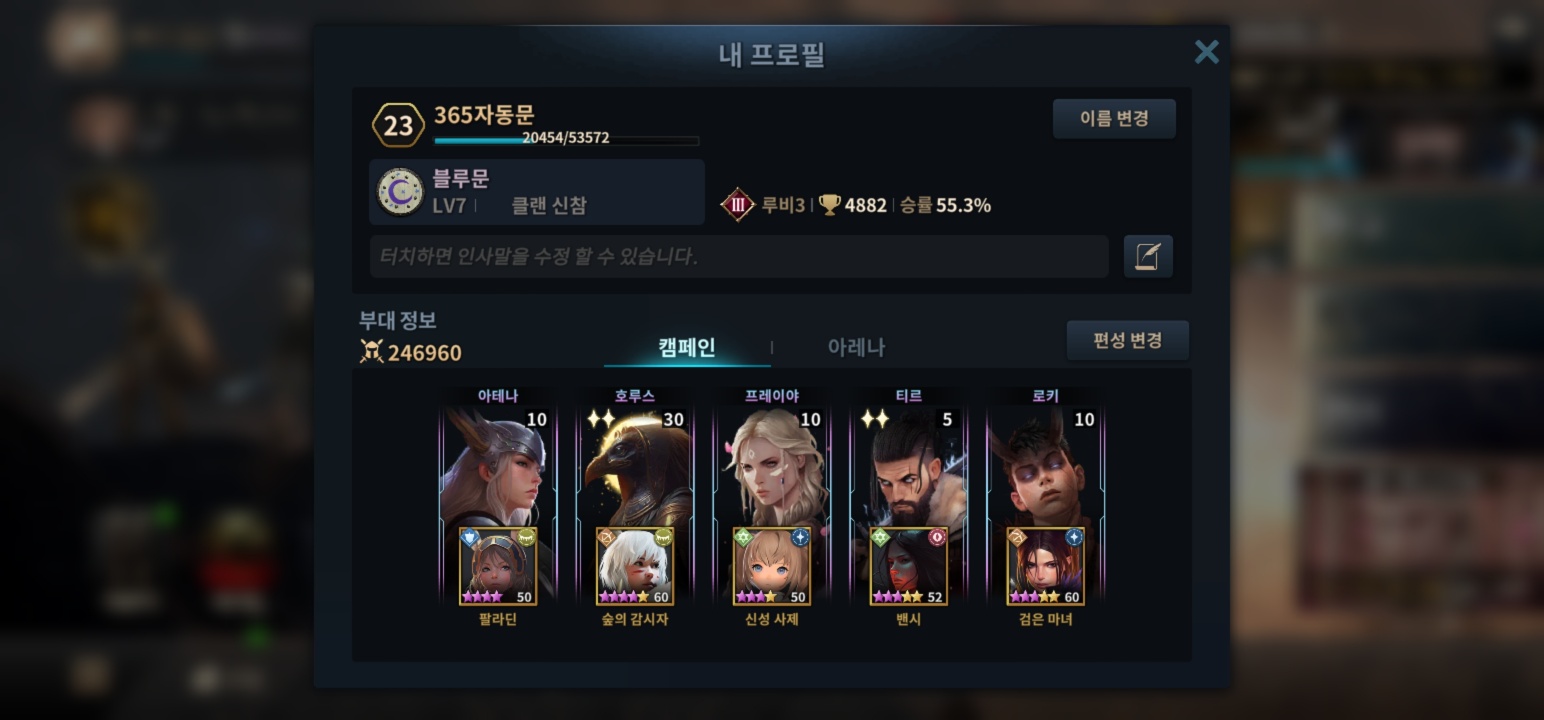Select the 캠페인 tab
Viewport: 1544px width, 720px height.
click(x=687, y=347)
